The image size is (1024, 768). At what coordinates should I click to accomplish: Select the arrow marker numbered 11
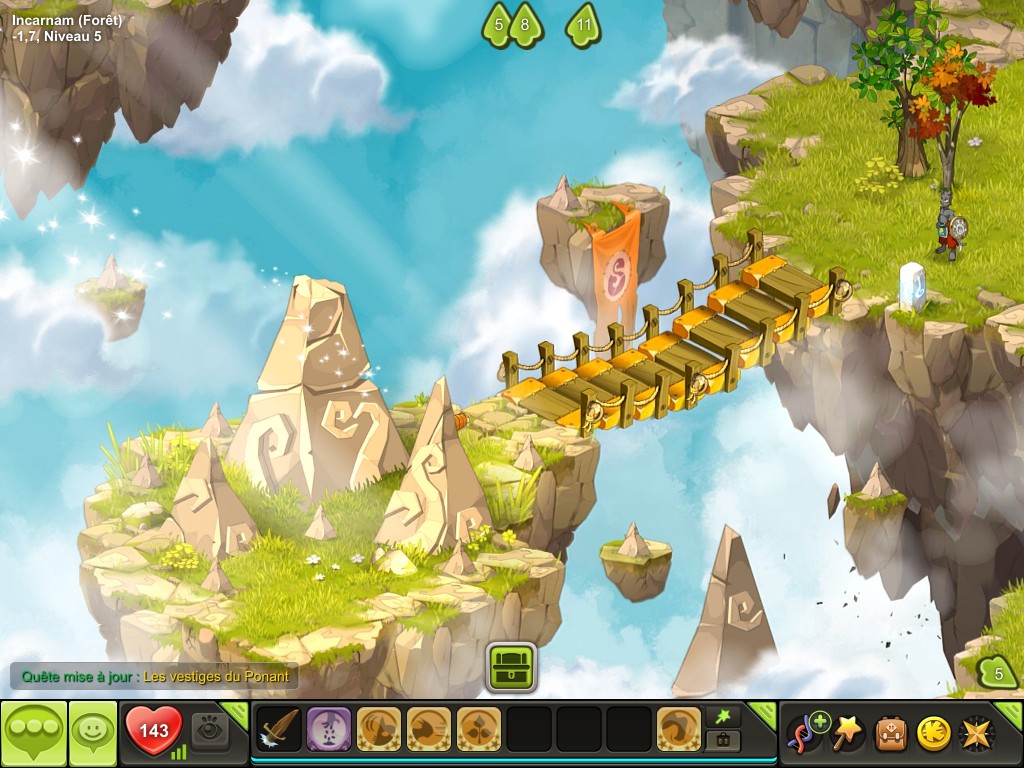tap(584, 25)
